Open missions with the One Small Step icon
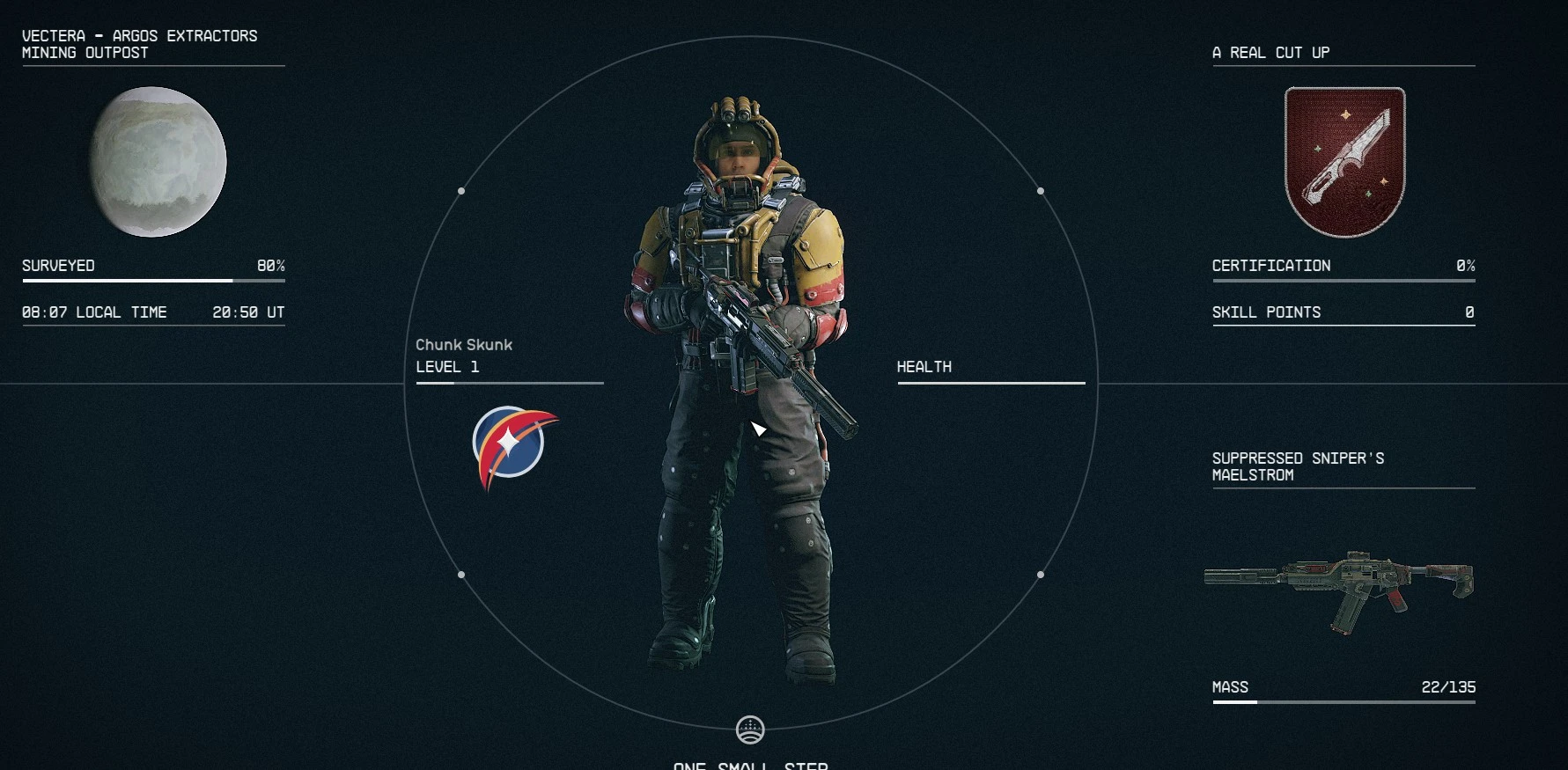The width and height of the screenshot is (1568, 770). tap(750, 730)
